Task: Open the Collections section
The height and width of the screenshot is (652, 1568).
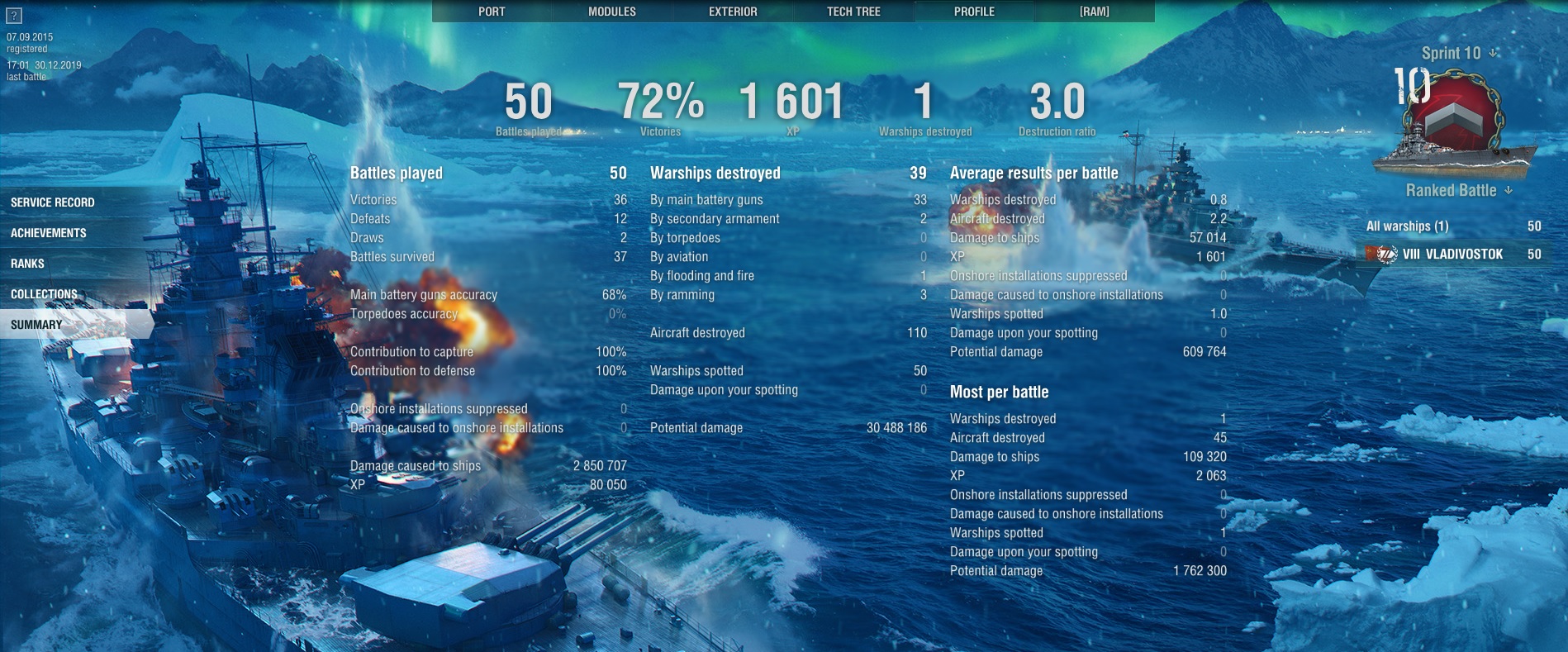Action: click(x=45, y=294)
